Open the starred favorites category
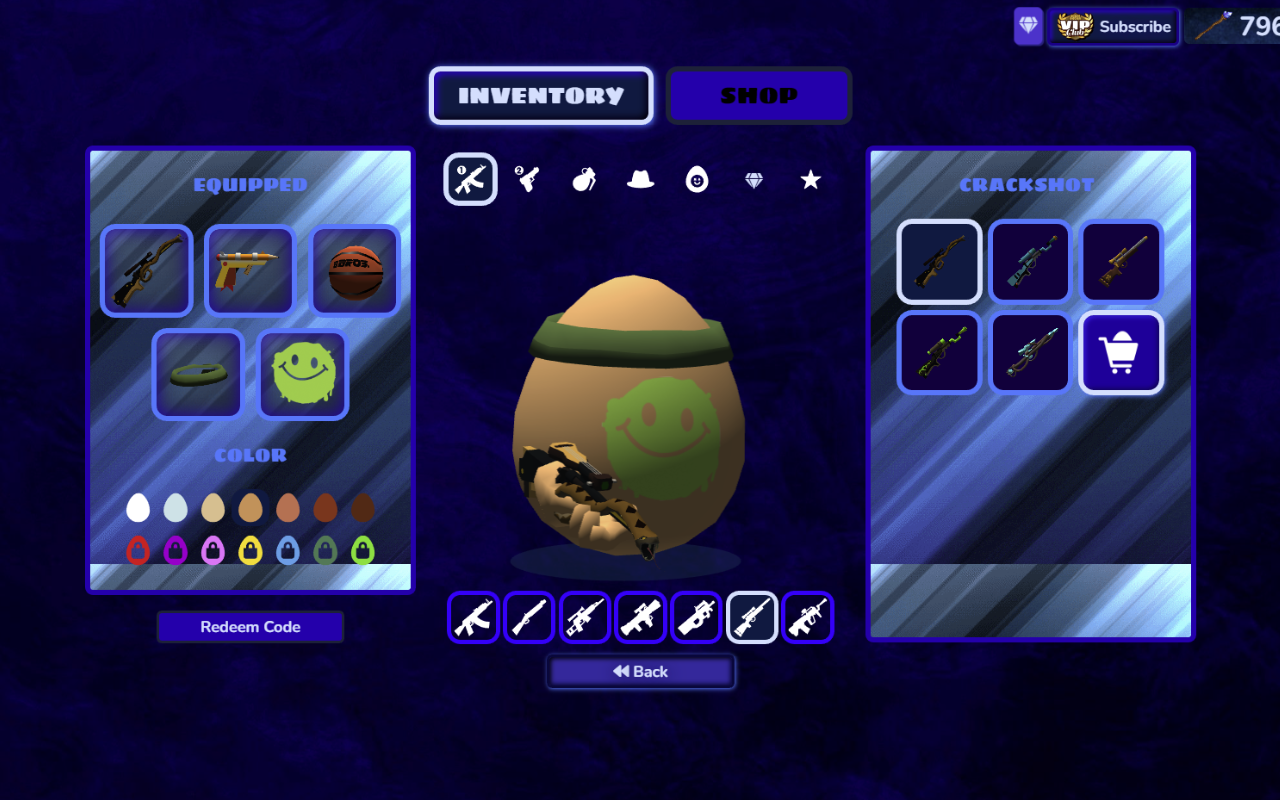Viewport: 1280px width, 800px height. click(809, 179)
